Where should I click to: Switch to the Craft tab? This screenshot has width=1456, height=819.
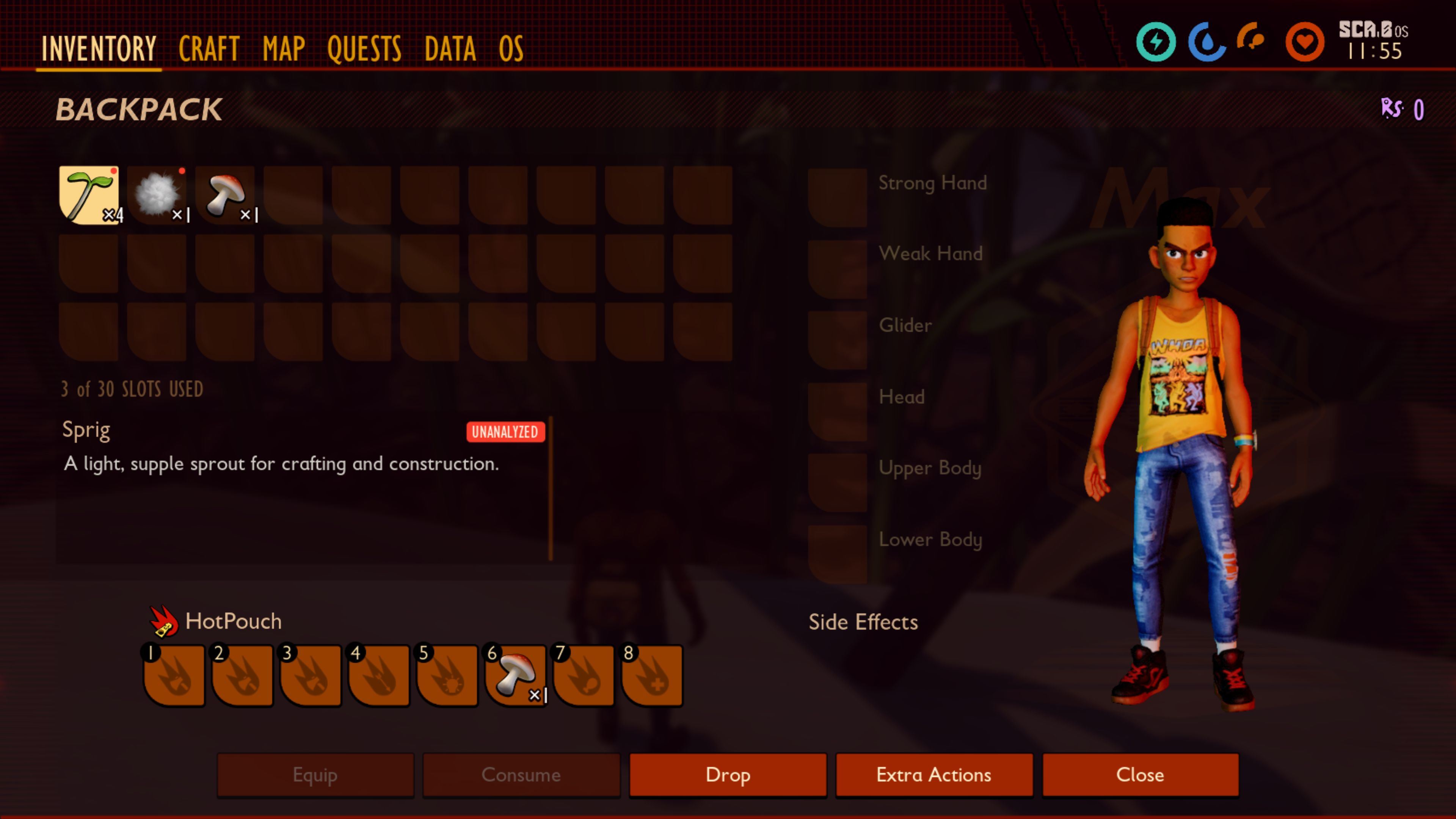[209, 49]
